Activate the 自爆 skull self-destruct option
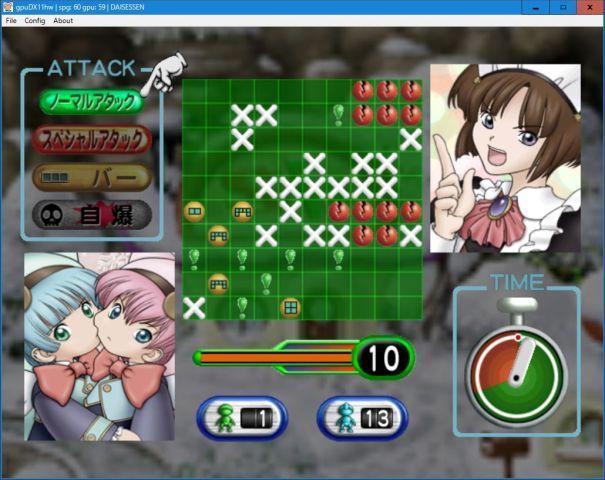The image size is (605, 480). pos(92,214)
